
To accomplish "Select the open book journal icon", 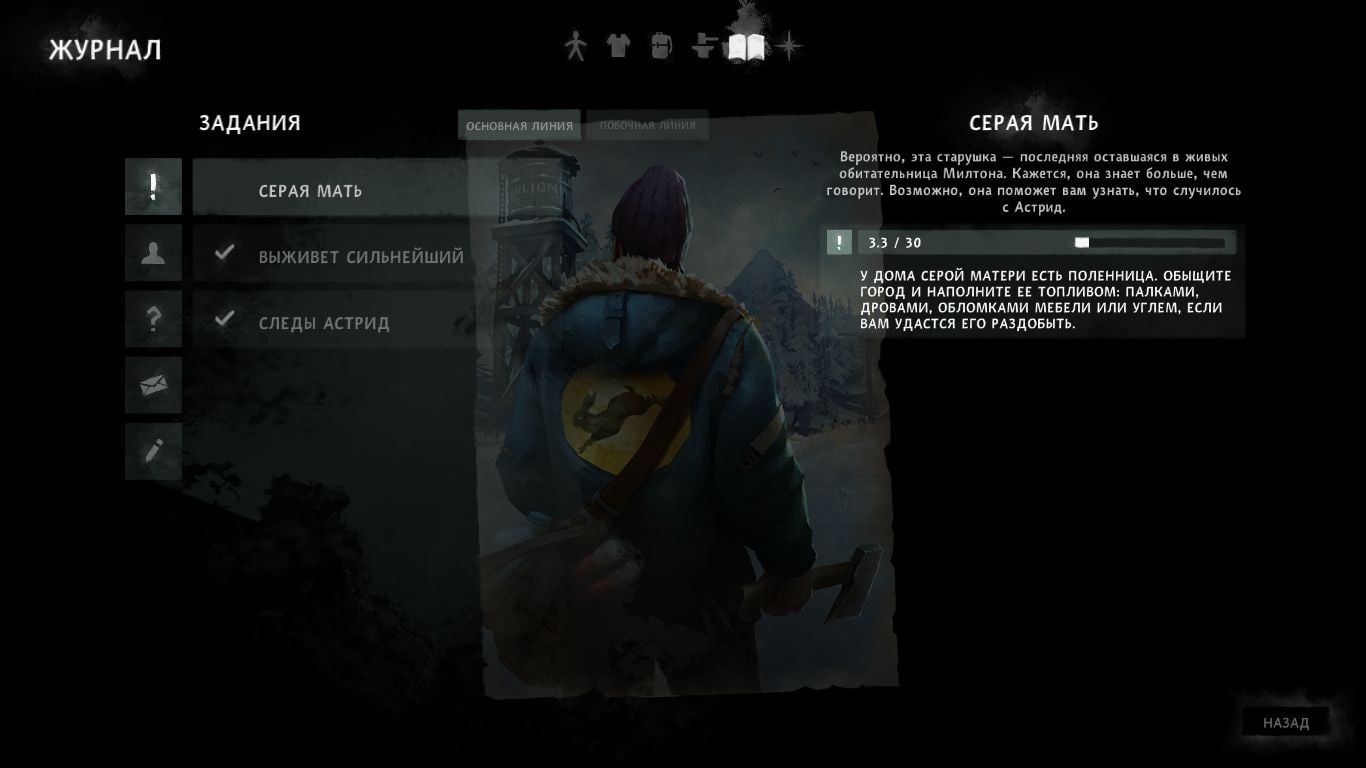I will tap(747, 47).
